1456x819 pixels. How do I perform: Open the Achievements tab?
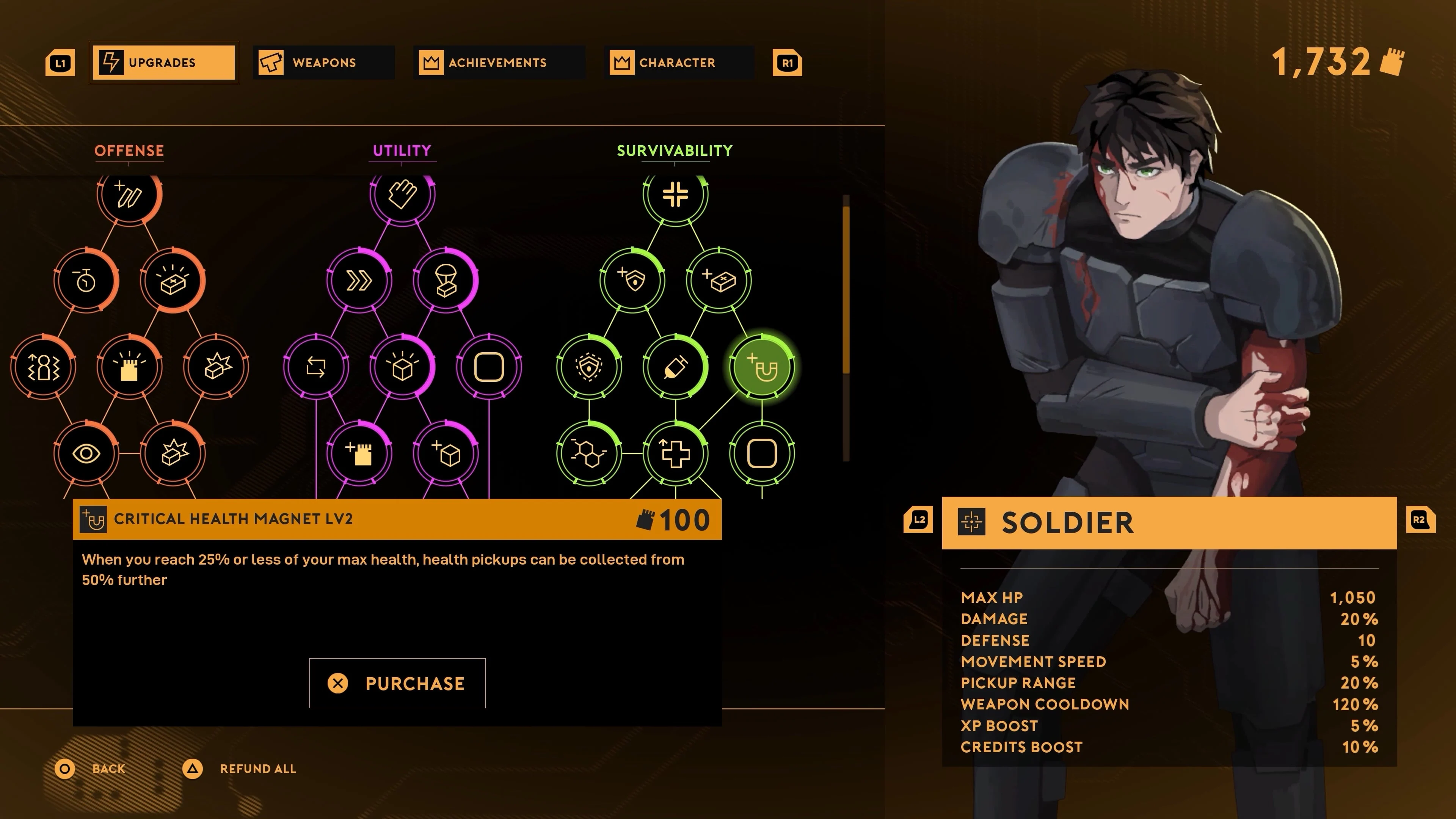tap(499, 62)
